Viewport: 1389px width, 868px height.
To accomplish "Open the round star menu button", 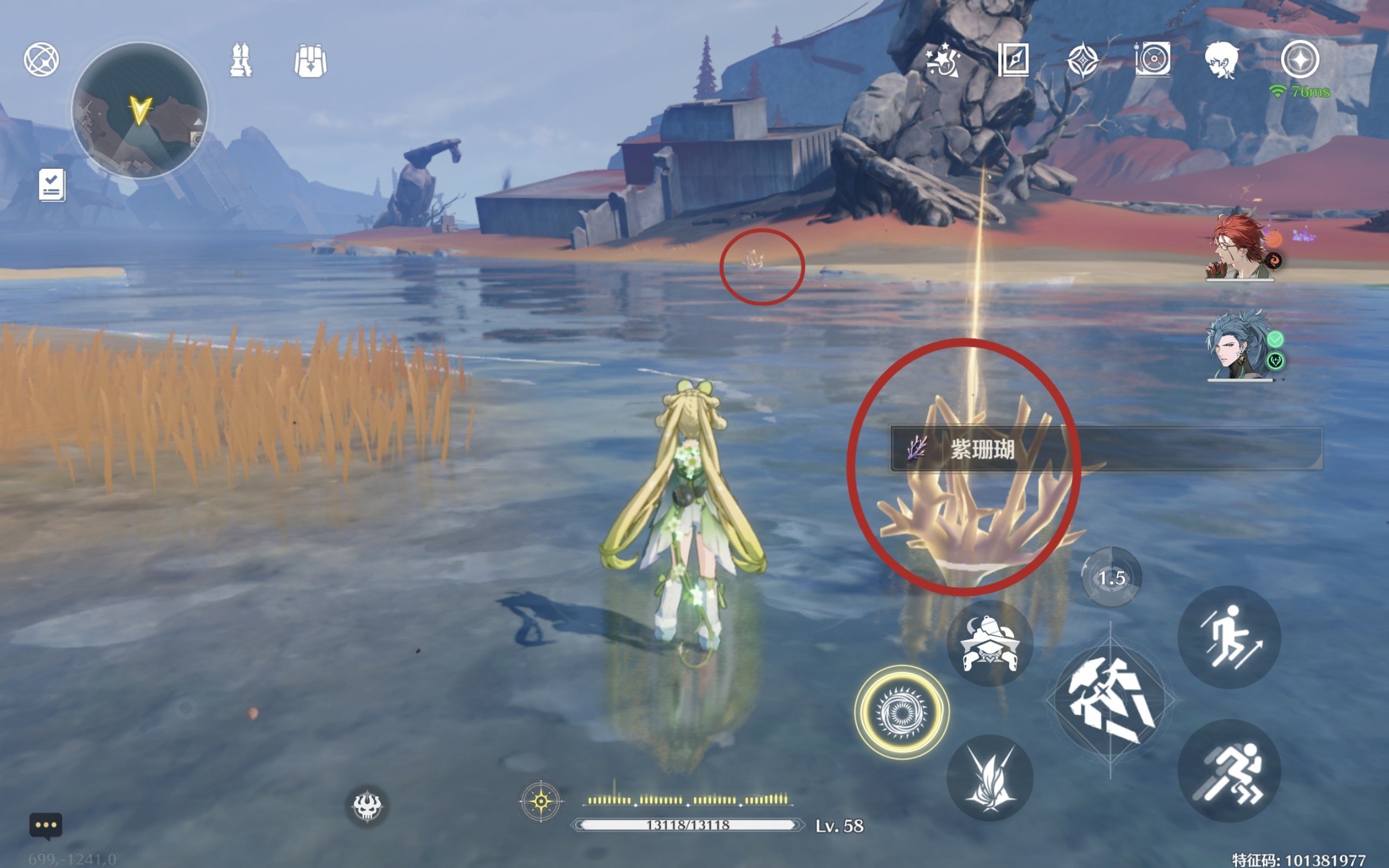I will pyautogui.click(x=1300, y=60).
